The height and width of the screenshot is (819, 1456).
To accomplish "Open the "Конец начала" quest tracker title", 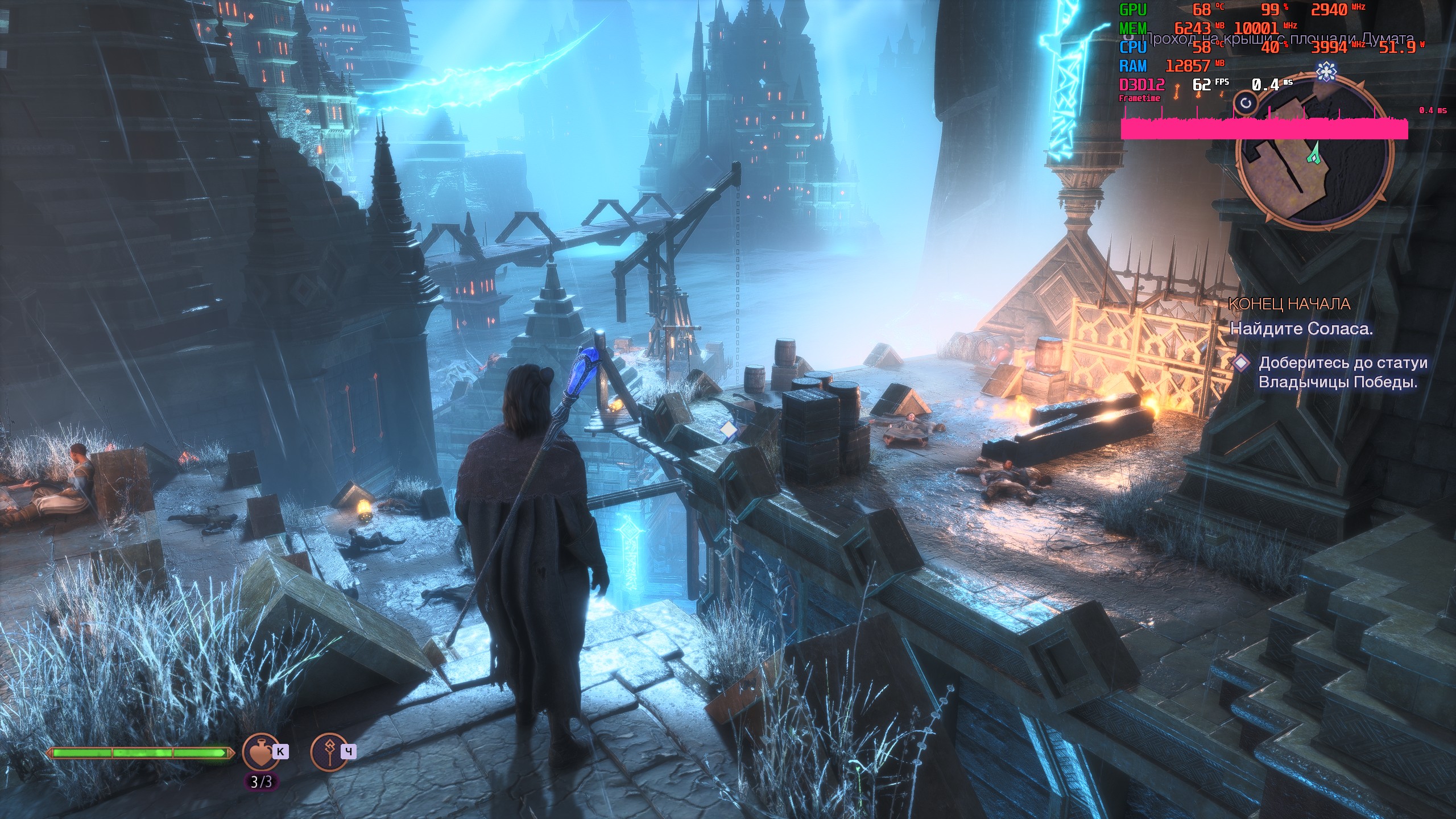I will point(1289,304).
